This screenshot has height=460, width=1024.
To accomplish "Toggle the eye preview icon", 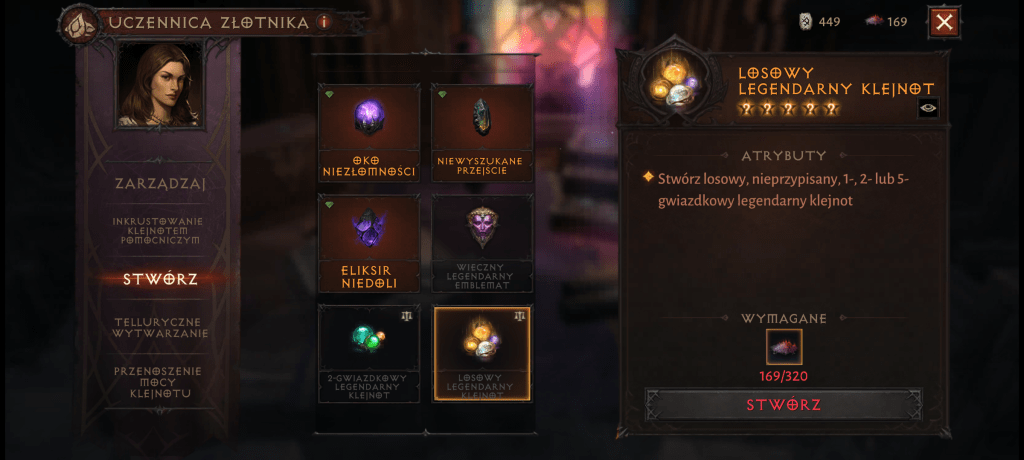I will (928, 109).
